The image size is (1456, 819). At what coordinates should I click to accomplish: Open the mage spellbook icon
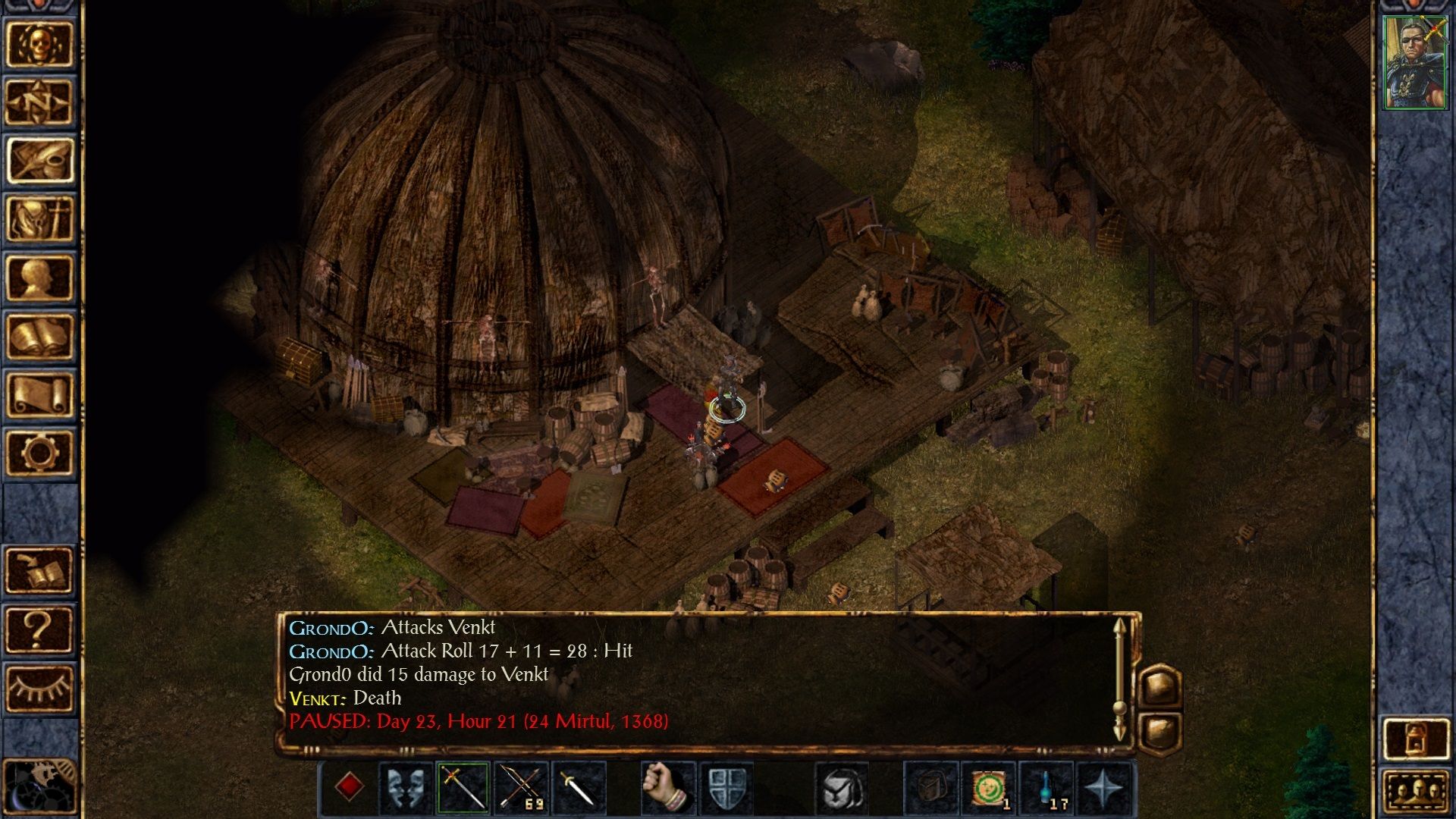pyautogui.click(x=39, y=336)
